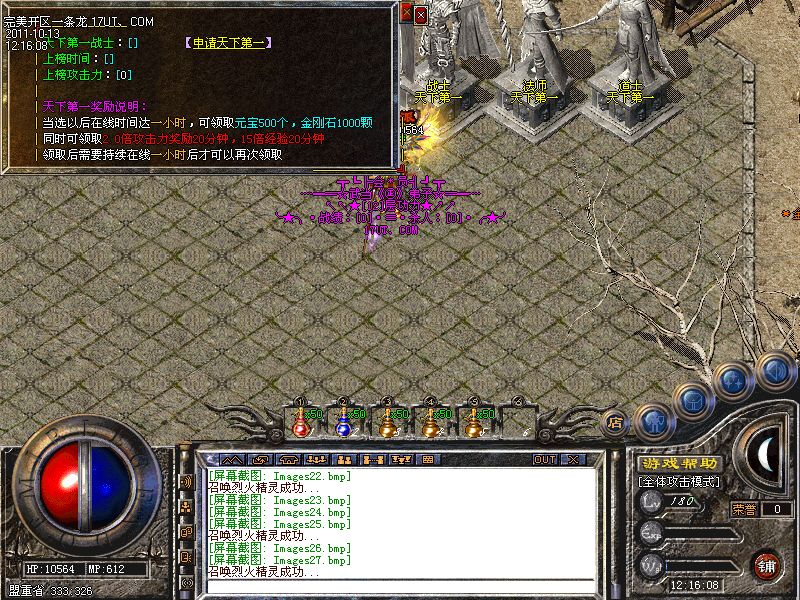Click the X button on chat toolbar

click(573, 459)
